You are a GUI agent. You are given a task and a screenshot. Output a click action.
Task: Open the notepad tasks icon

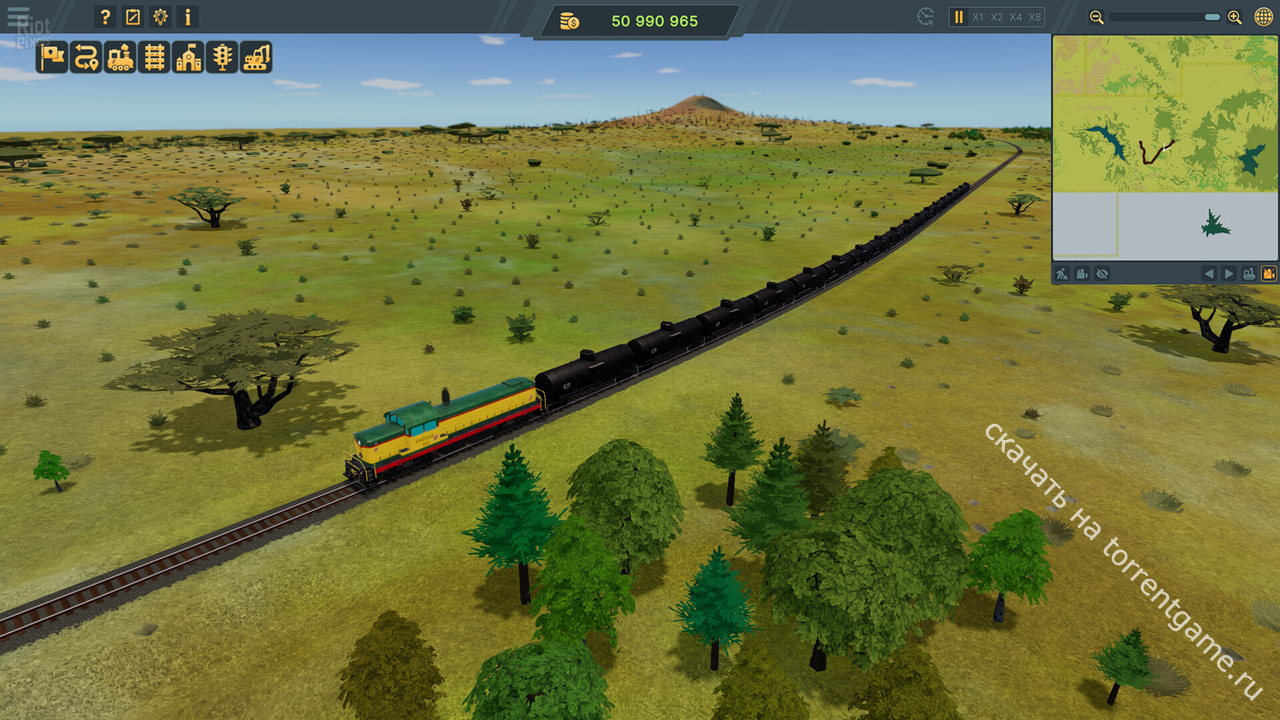[x=133, y=17]
